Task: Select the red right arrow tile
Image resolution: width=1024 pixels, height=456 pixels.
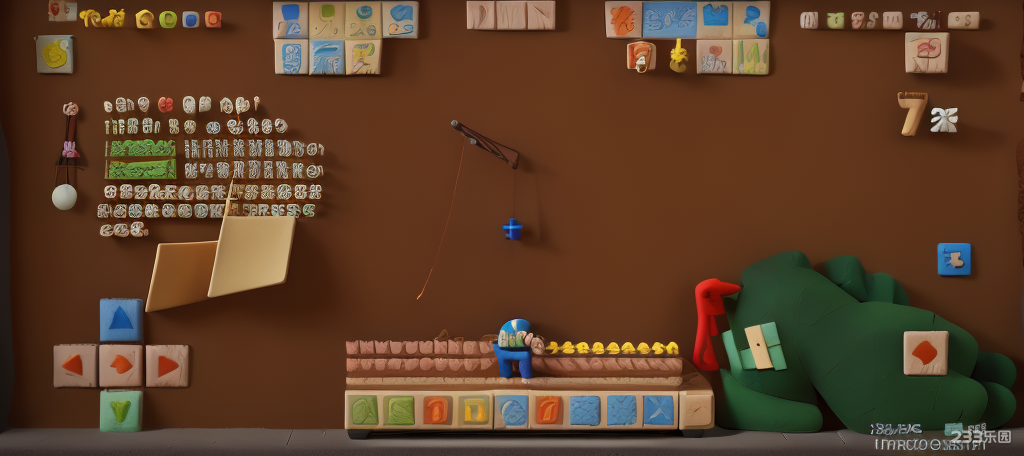Action: [167, 365]
